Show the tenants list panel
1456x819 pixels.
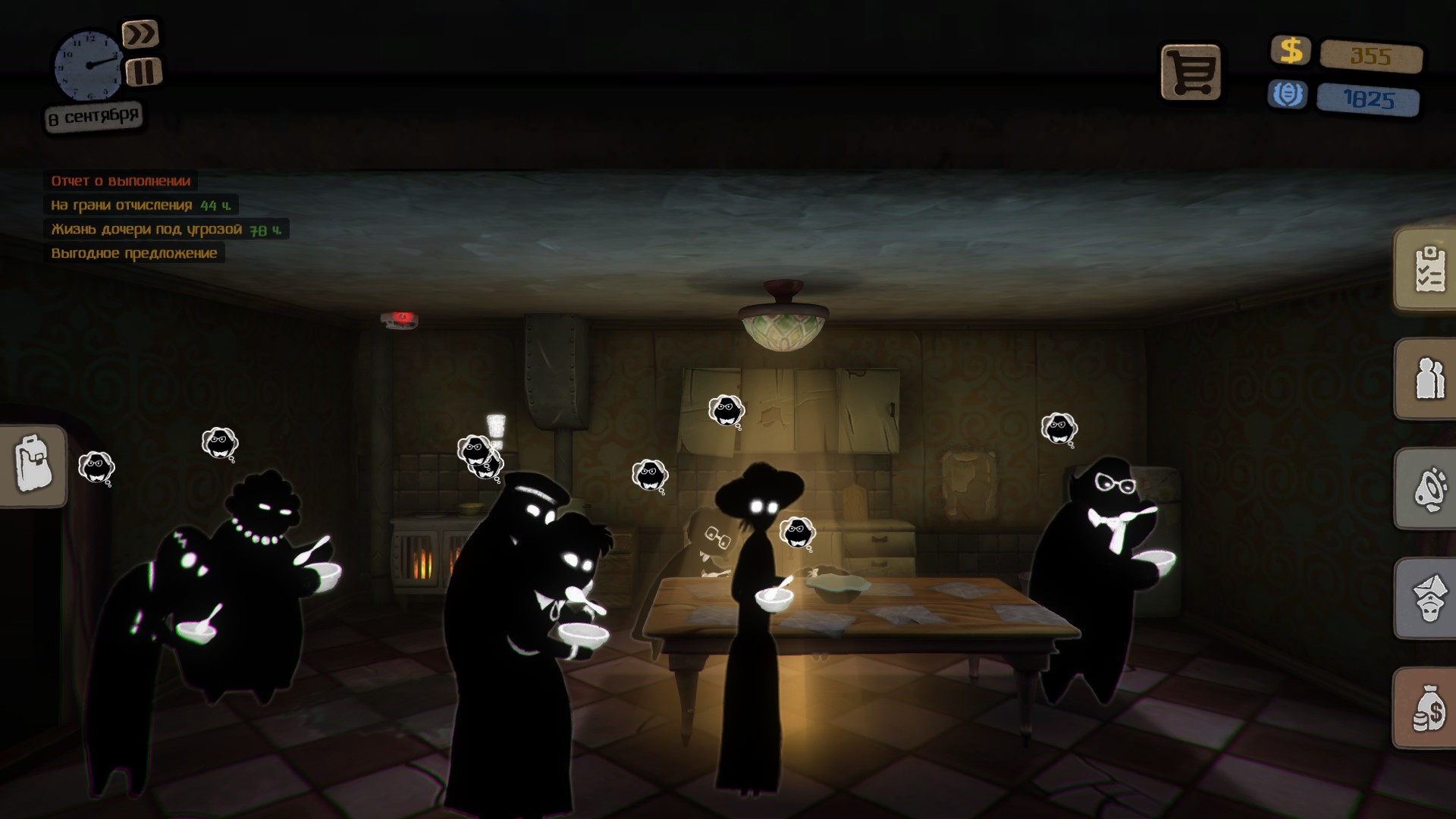(x=1428, y=379)
